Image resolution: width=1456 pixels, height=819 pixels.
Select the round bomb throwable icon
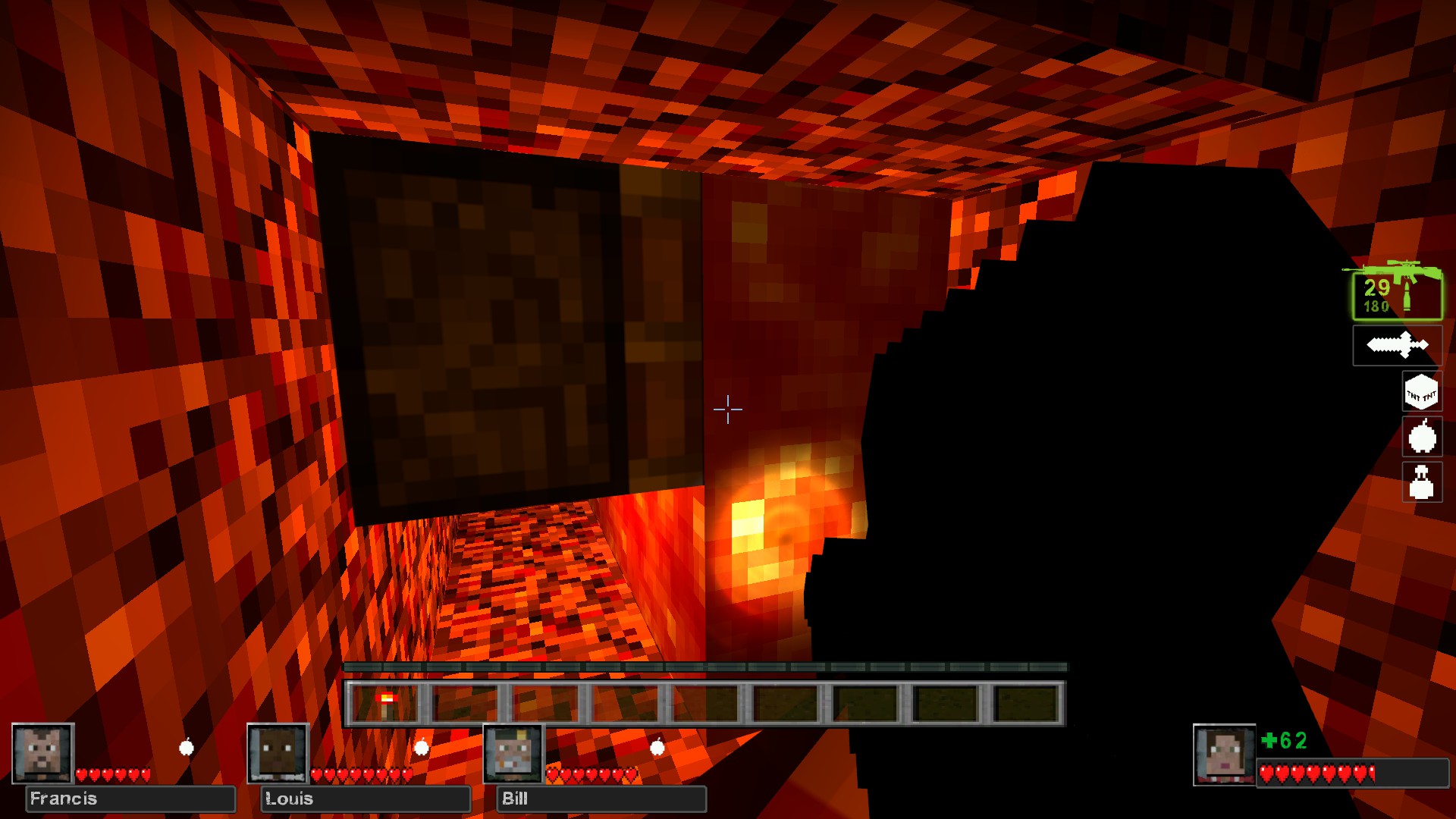(x=1422, y=437)
